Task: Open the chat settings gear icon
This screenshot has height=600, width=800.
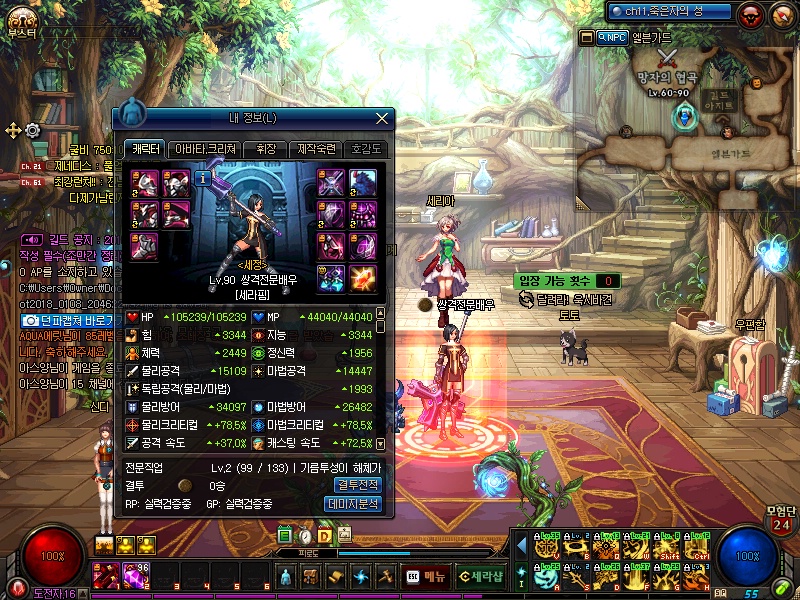Action: click(x=32, y=130)
